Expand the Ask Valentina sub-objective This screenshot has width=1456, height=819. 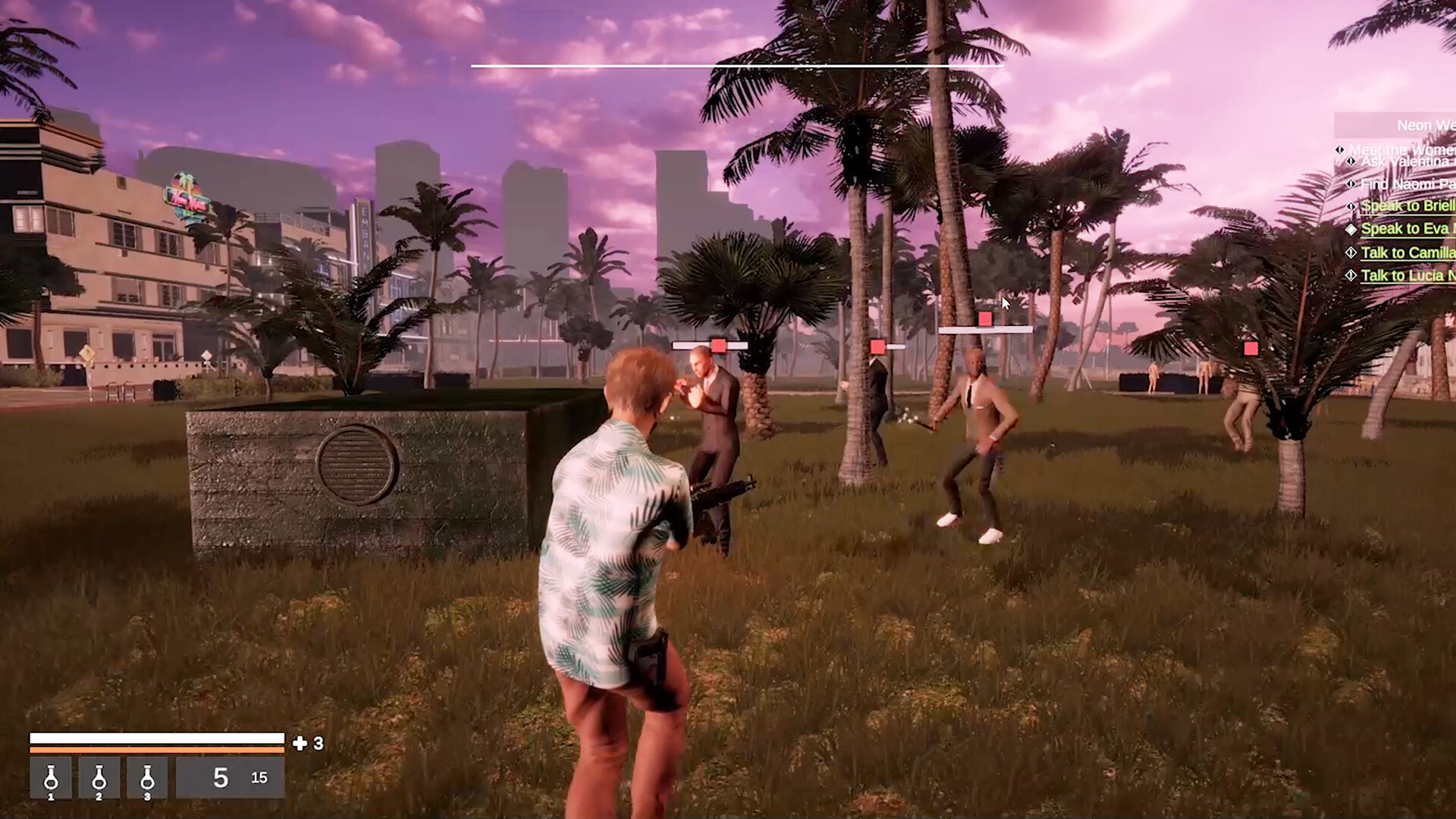coord(1351,161)
